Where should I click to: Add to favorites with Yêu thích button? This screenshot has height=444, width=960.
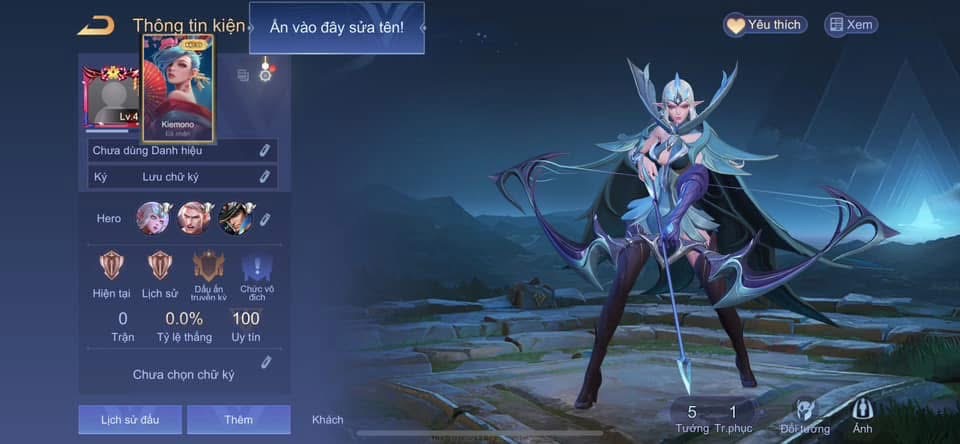765,25
